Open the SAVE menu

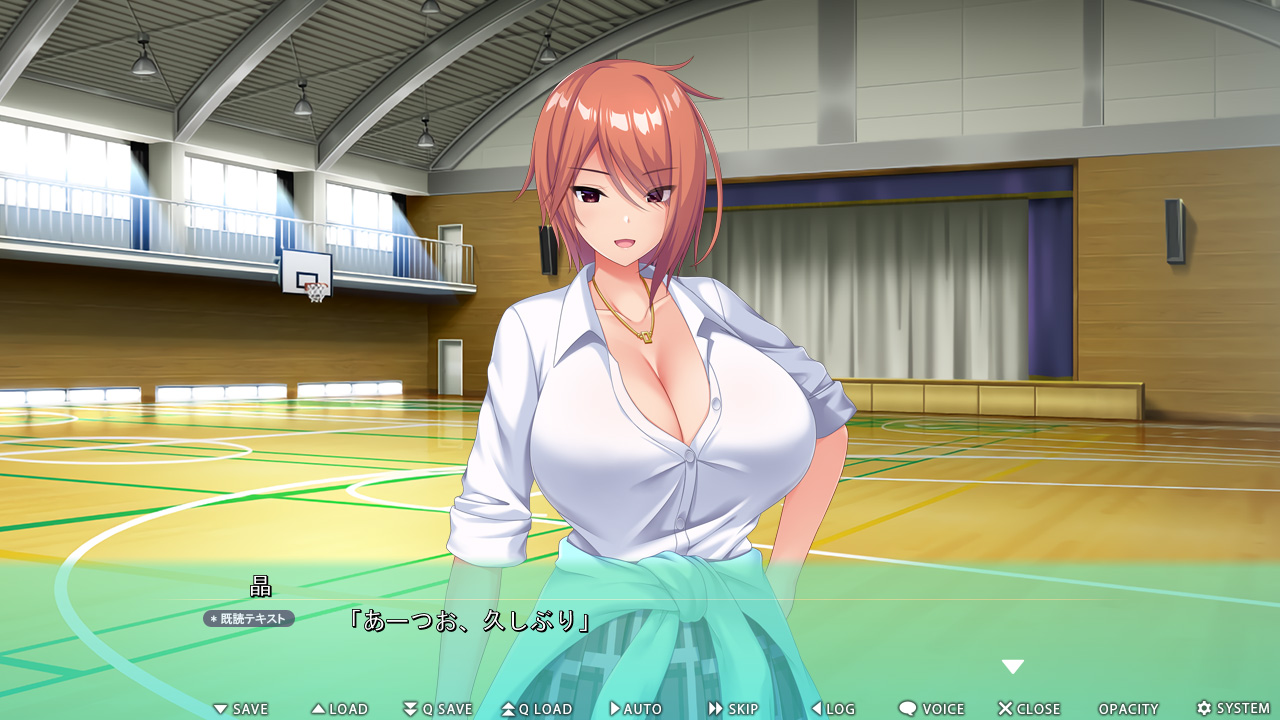click(241, 709)
